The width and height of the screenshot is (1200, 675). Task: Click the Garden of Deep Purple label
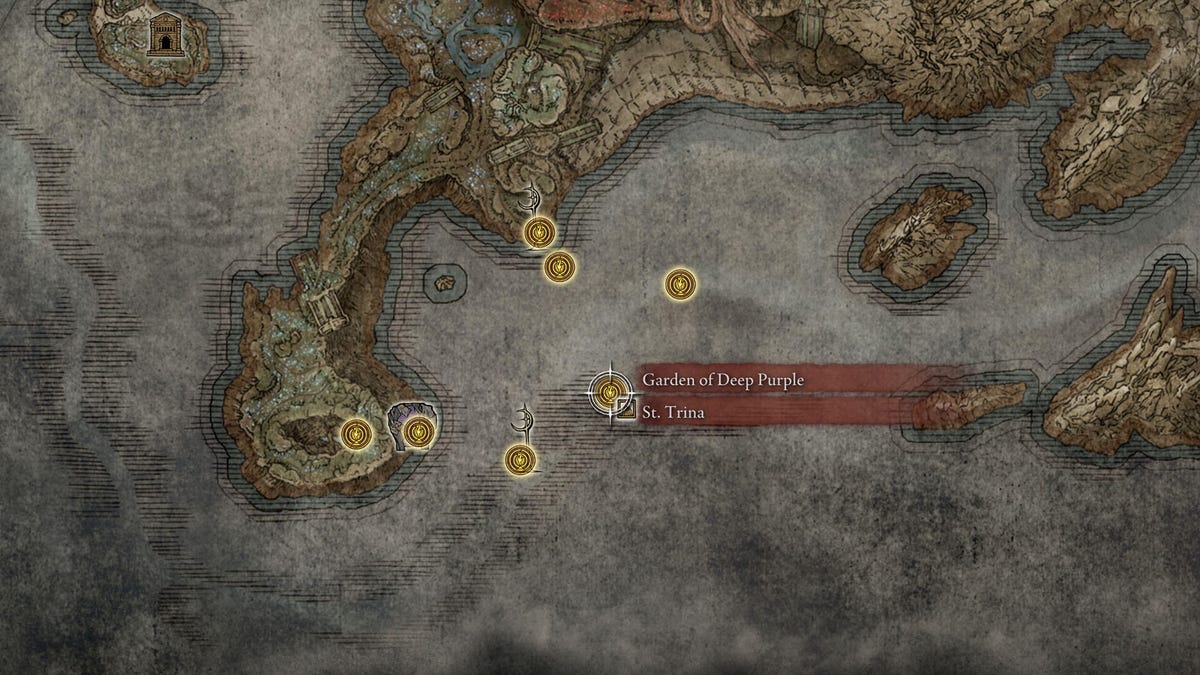[x=722, y=379]
